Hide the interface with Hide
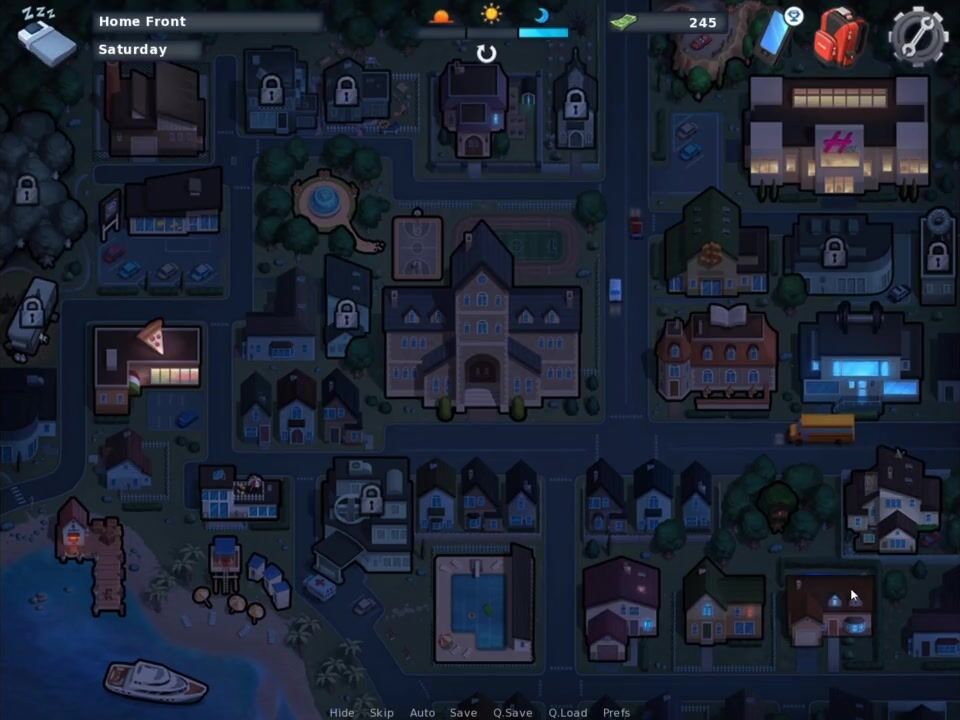This screenshot has width=960, height=720. 342,712
